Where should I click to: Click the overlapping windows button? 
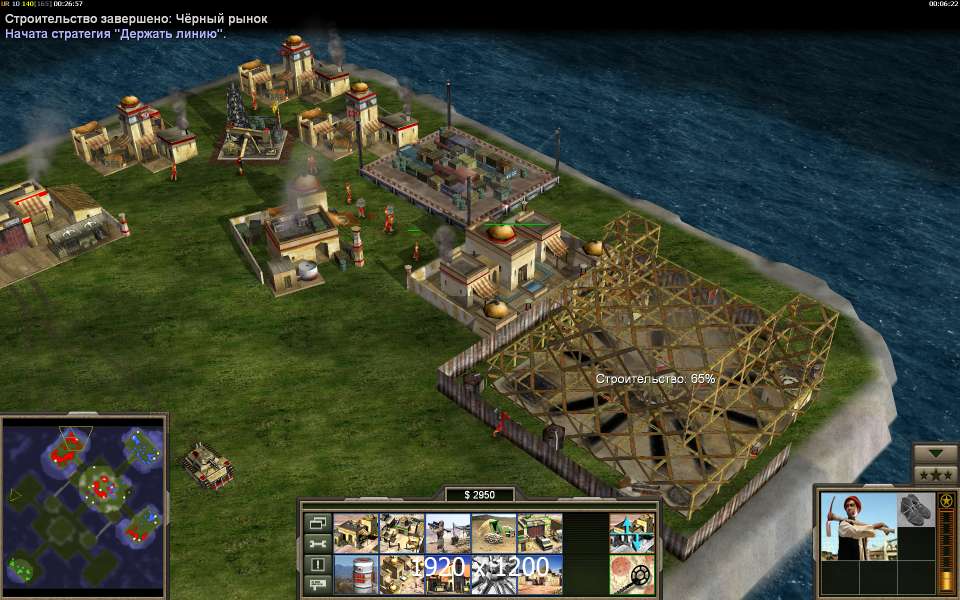[317, 522]
